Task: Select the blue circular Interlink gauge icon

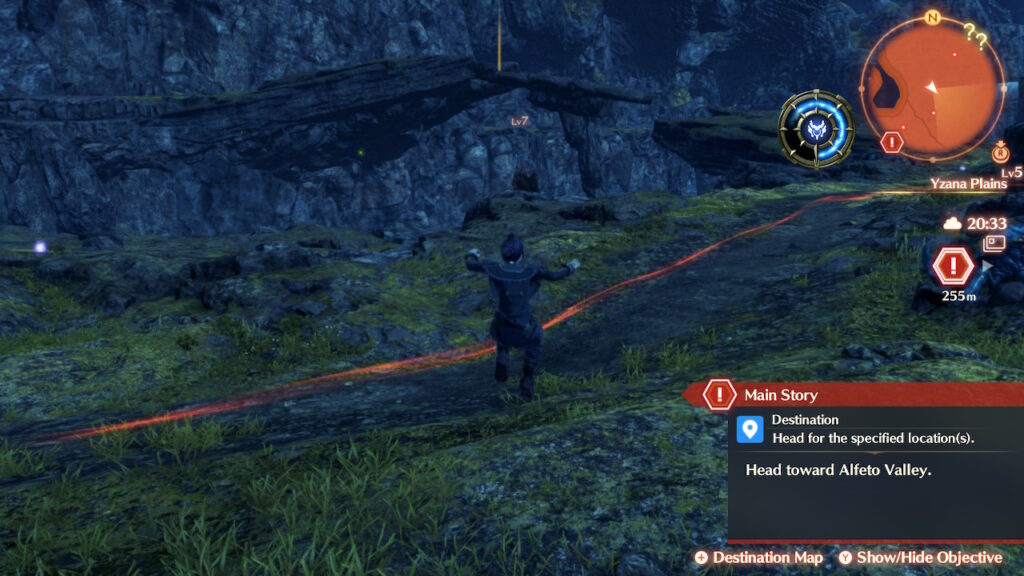Action: pos(817,129)
